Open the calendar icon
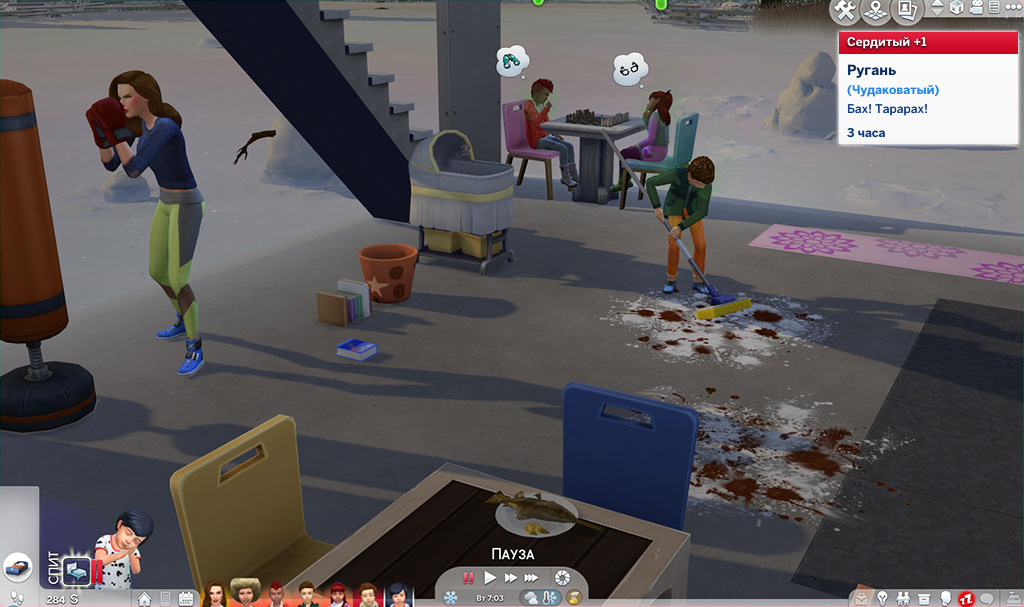This screenshot has width=1024, height=607. [x=185, y=599]
